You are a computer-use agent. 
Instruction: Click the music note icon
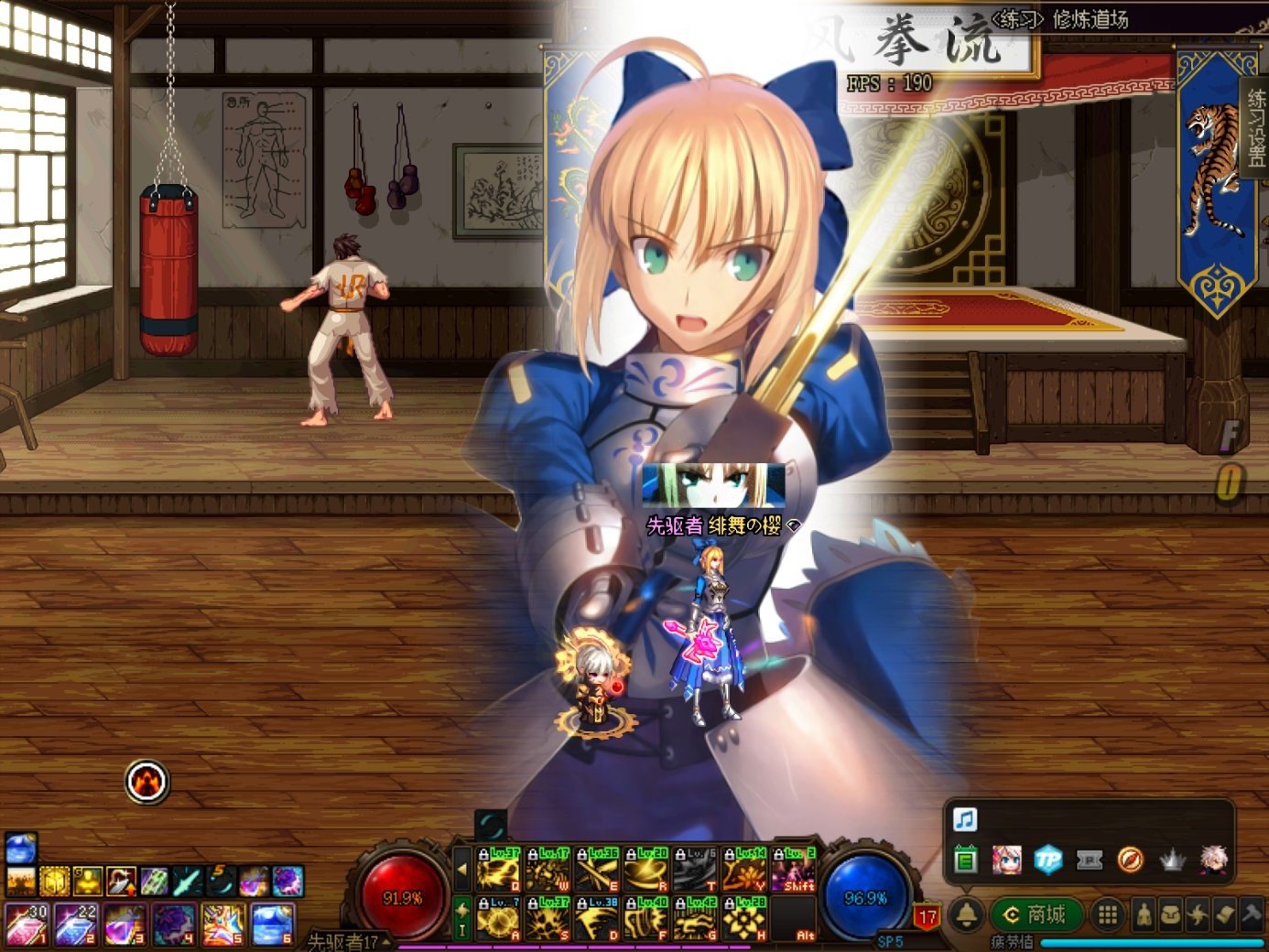(965, 818)
